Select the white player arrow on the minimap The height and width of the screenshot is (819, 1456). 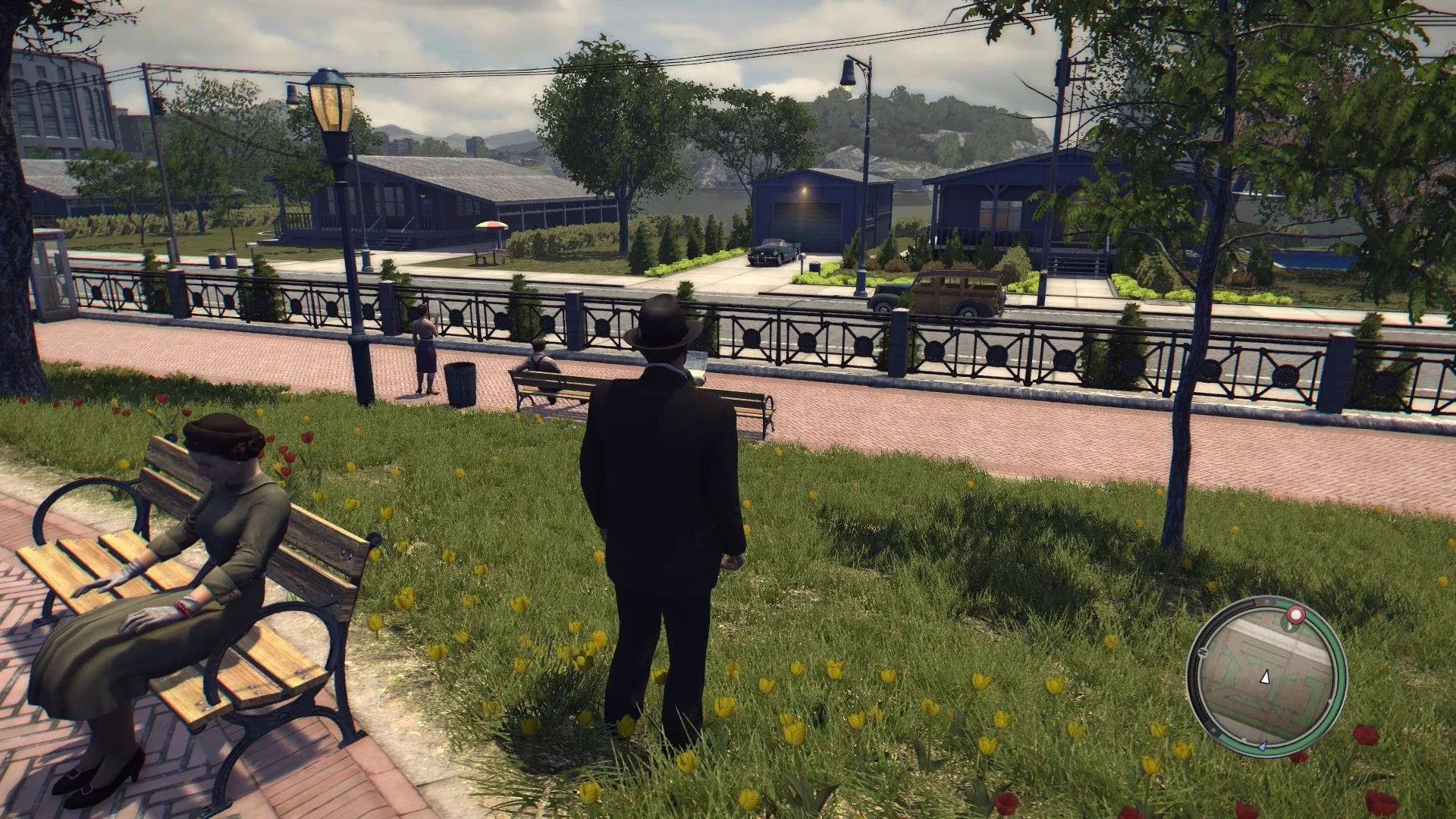(1266, 678)
